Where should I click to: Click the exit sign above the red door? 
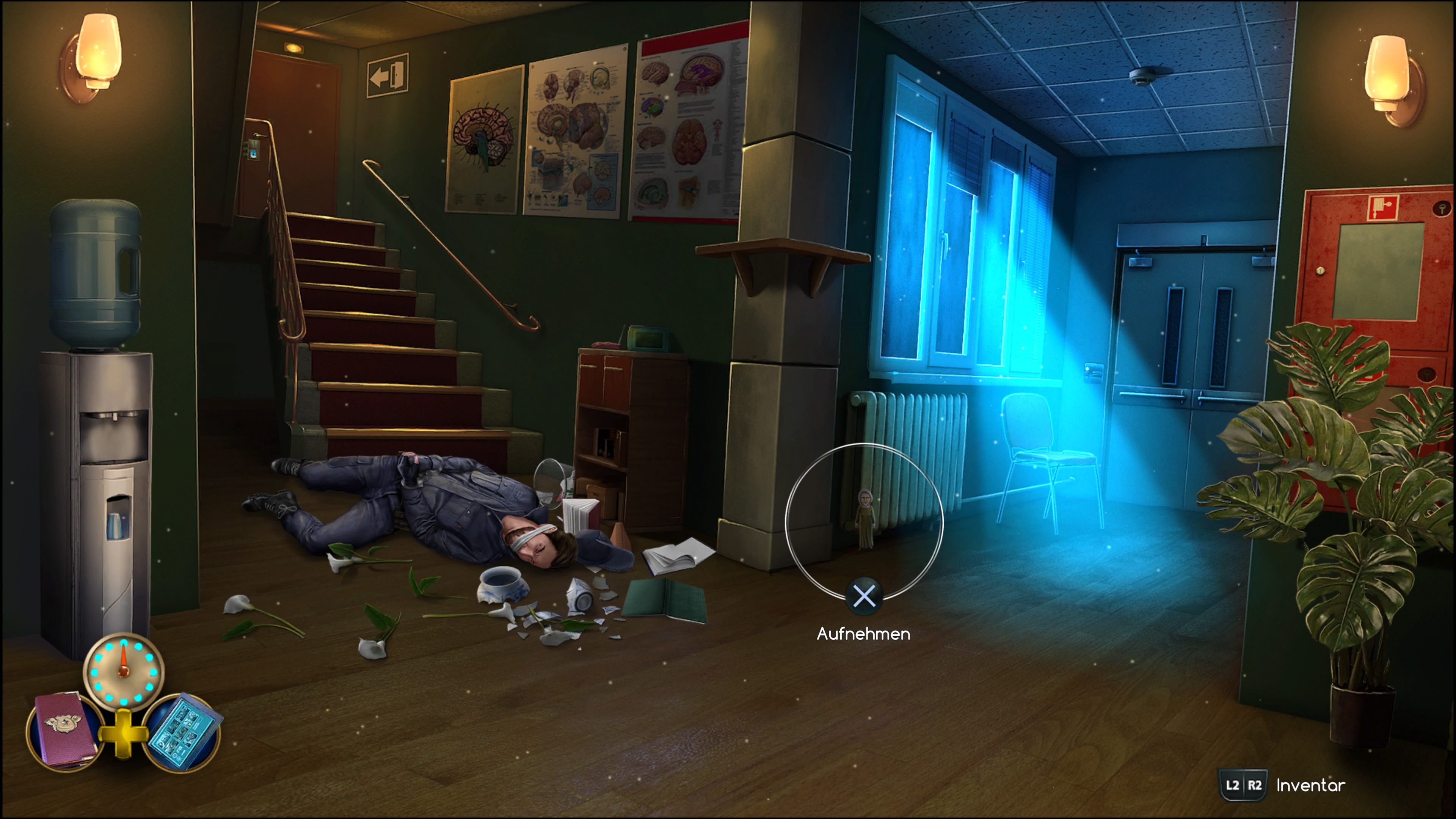[389, 75]
